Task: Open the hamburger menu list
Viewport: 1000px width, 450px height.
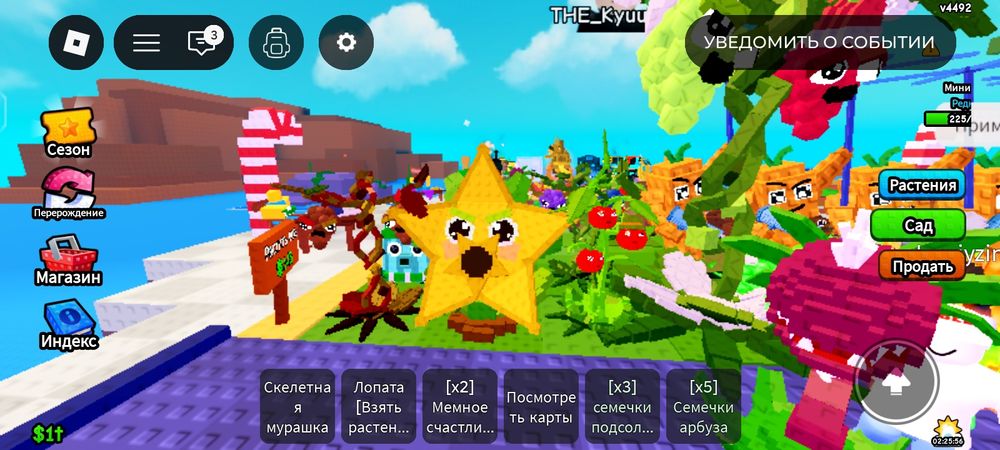Action: tap(147, 43)
